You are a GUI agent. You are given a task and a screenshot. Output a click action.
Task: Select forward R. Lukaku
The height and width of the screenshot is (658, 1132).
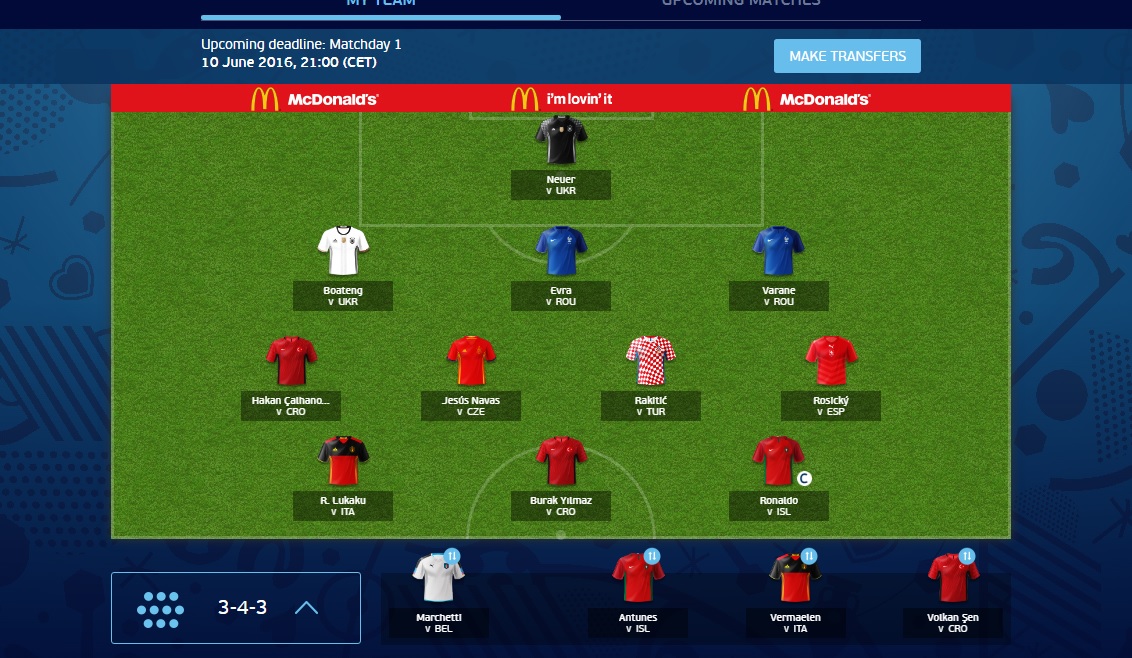click(x=343, y=461)
